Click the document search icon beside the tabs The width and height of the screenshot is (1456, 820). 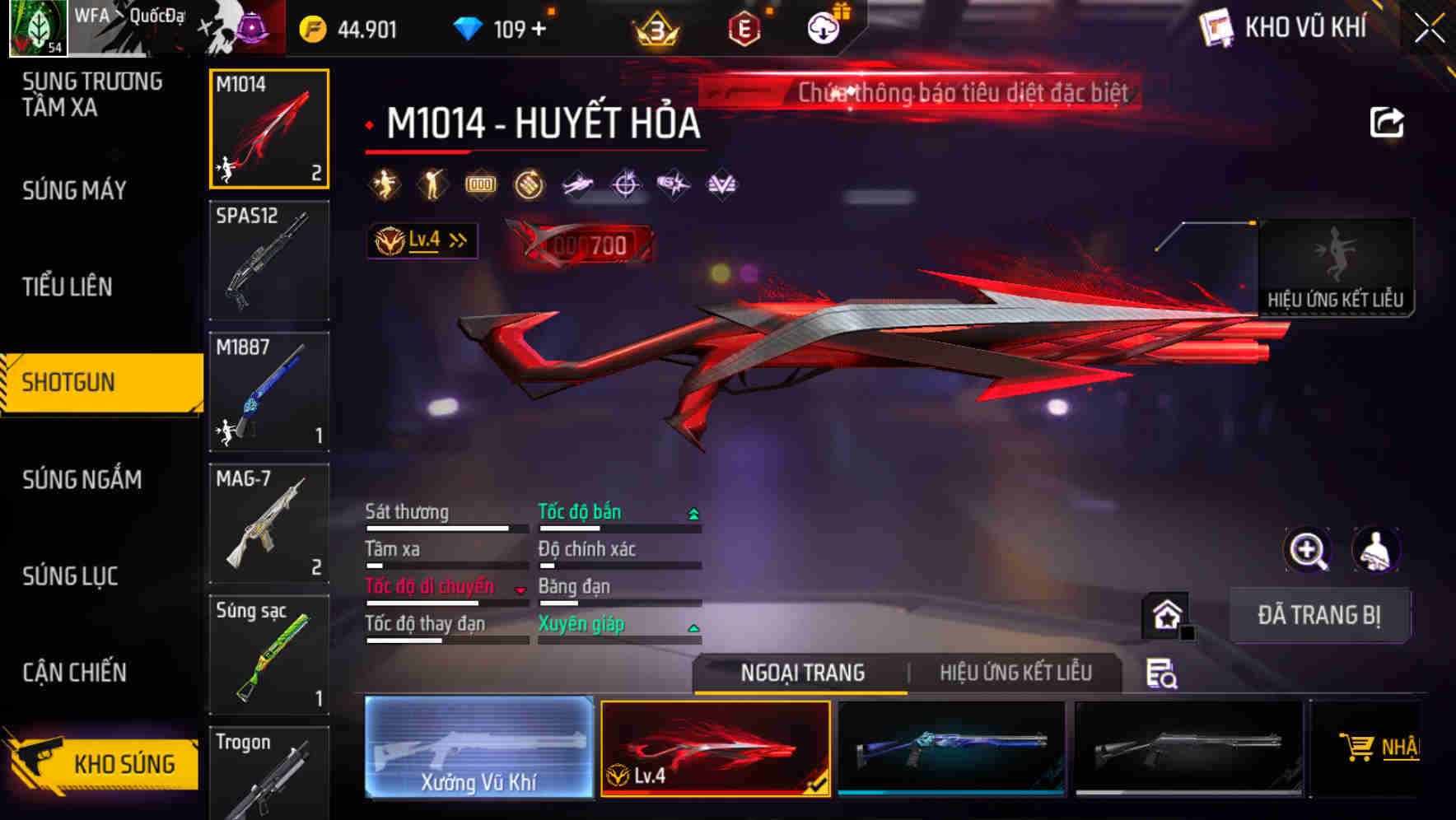point(1160,674)
